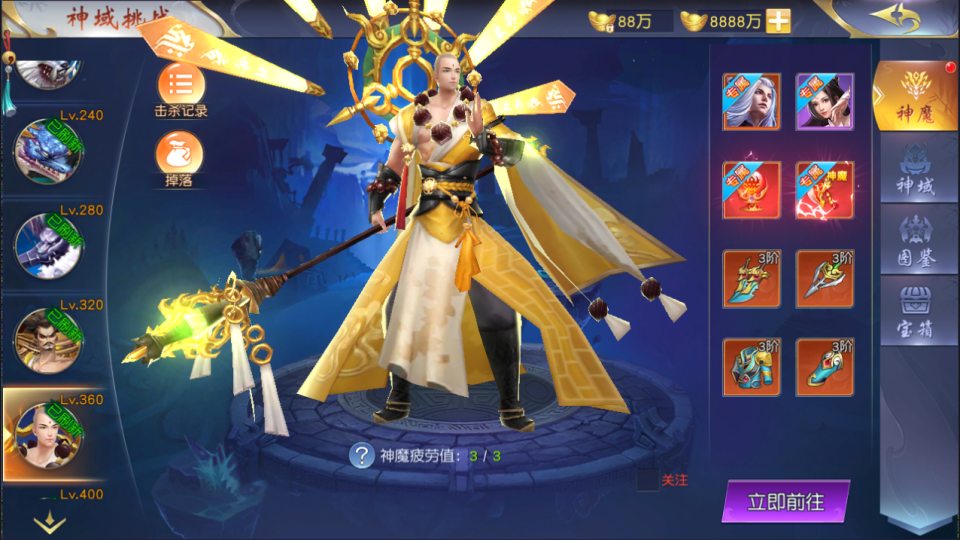Add more gold with plus button

[x=777, y=21]
